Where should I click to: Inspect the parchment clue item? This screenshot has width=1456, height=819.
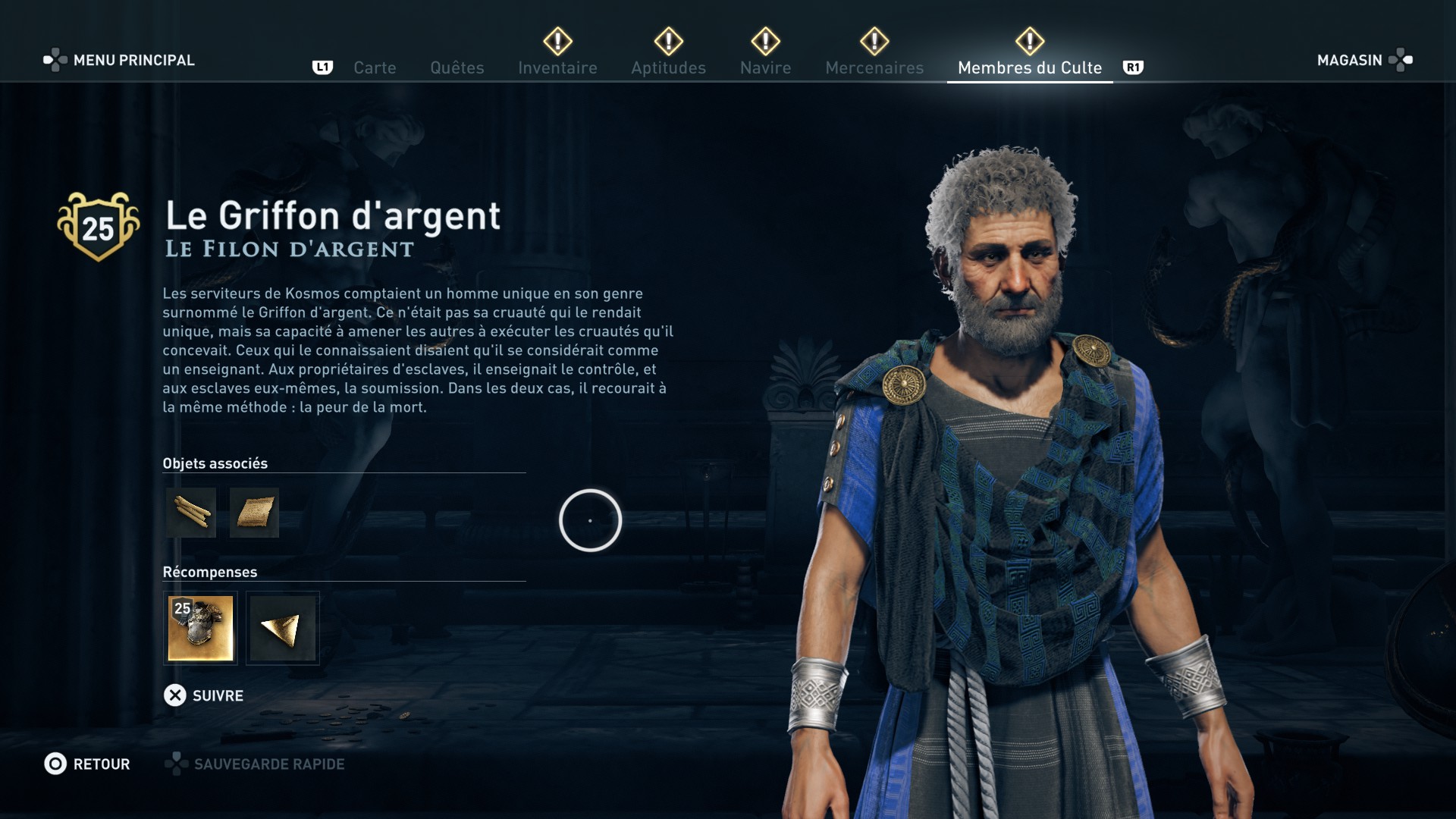point(254,513)
